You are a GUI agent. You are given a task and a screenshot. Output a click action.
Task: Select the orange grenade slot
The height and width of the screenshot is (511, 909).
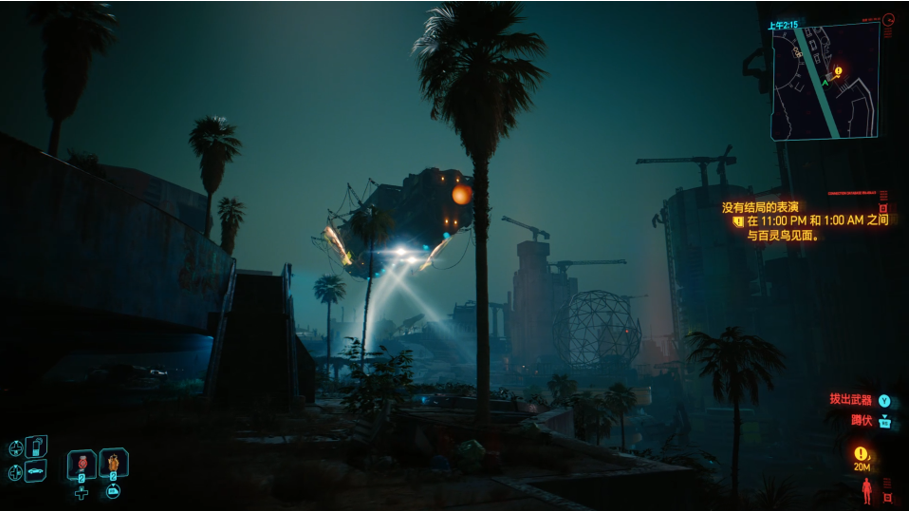(114, 463)
